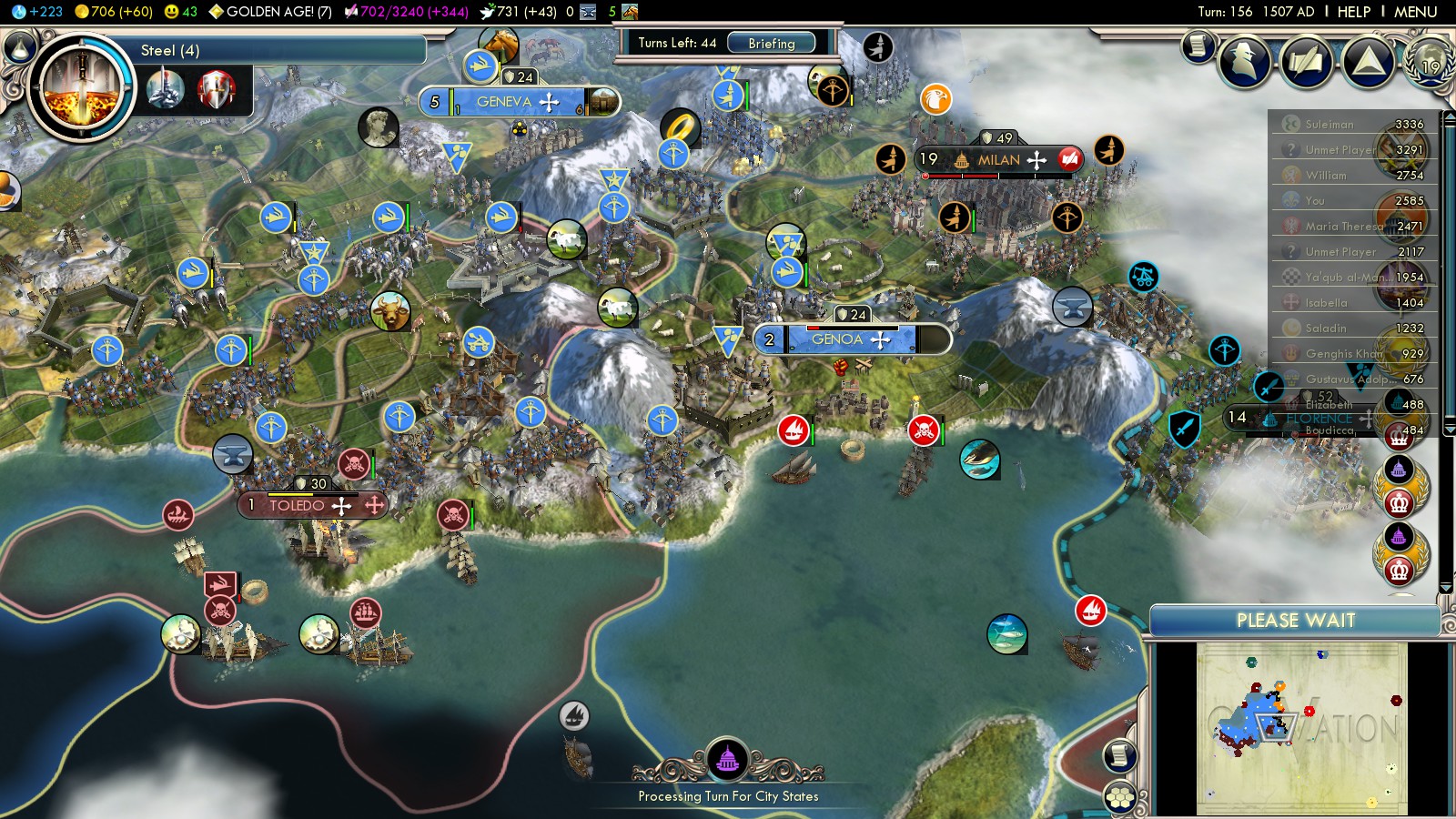Open the scroll button beside the minimap
This screenshot has height=819, width=1456.
(1120, 755)
